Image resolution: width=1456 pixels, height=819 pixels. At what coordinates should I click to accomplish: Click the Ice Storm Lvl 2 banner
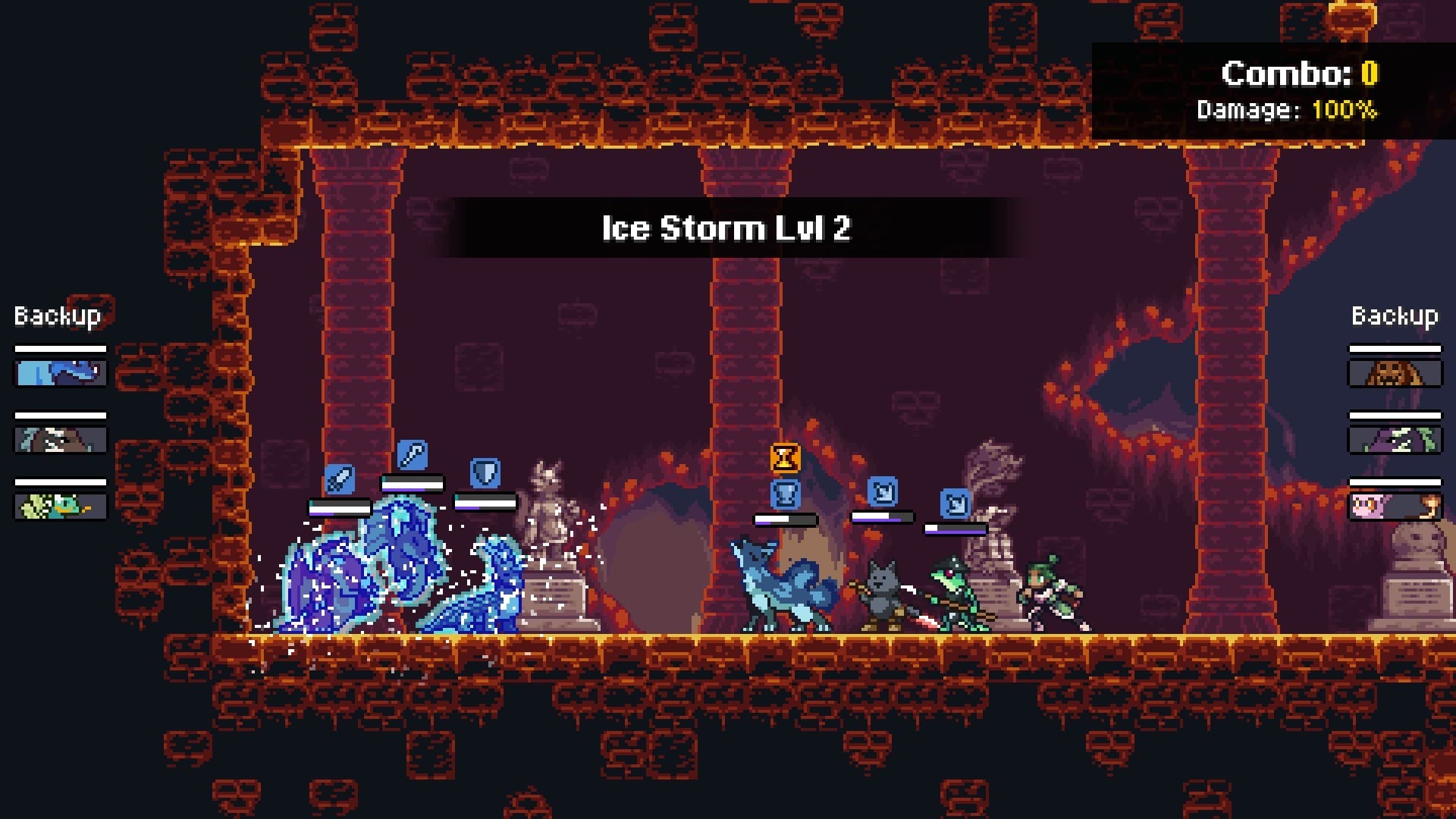(x=728, y=229)
